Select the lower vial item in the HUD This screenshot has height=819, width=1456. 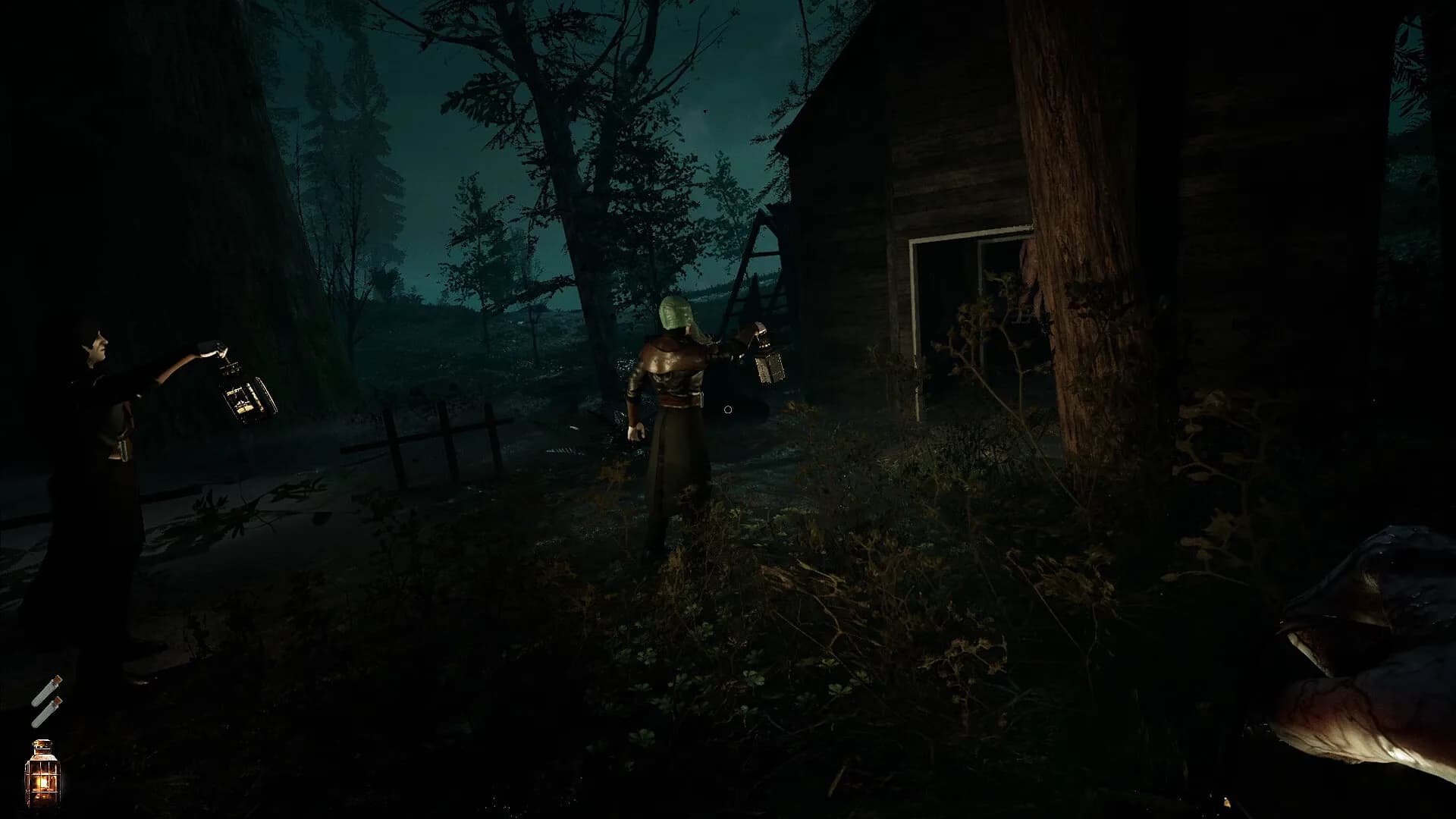pyautogui.click(x=47, y=711)
